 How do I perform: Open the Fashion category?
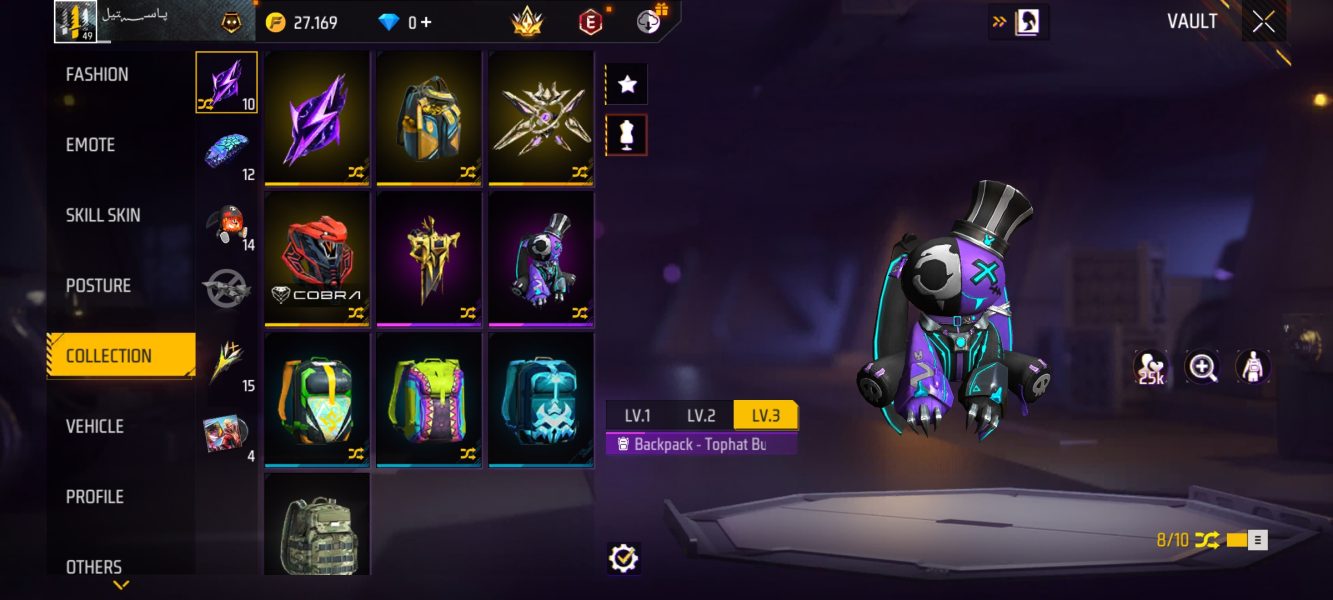pos(97,75)
